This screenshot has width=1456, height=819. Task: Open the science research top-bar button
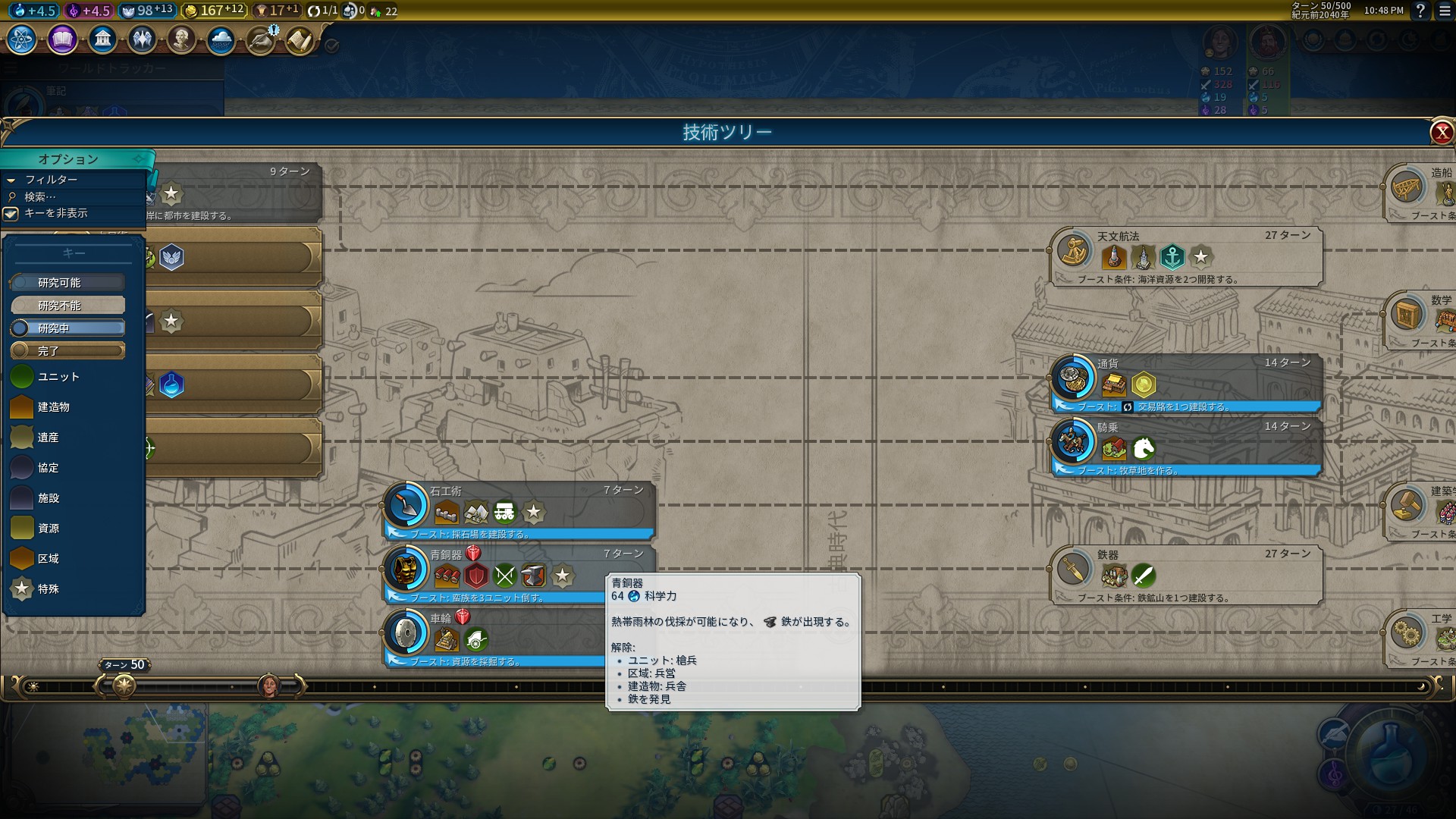click(x=22, y=39)
